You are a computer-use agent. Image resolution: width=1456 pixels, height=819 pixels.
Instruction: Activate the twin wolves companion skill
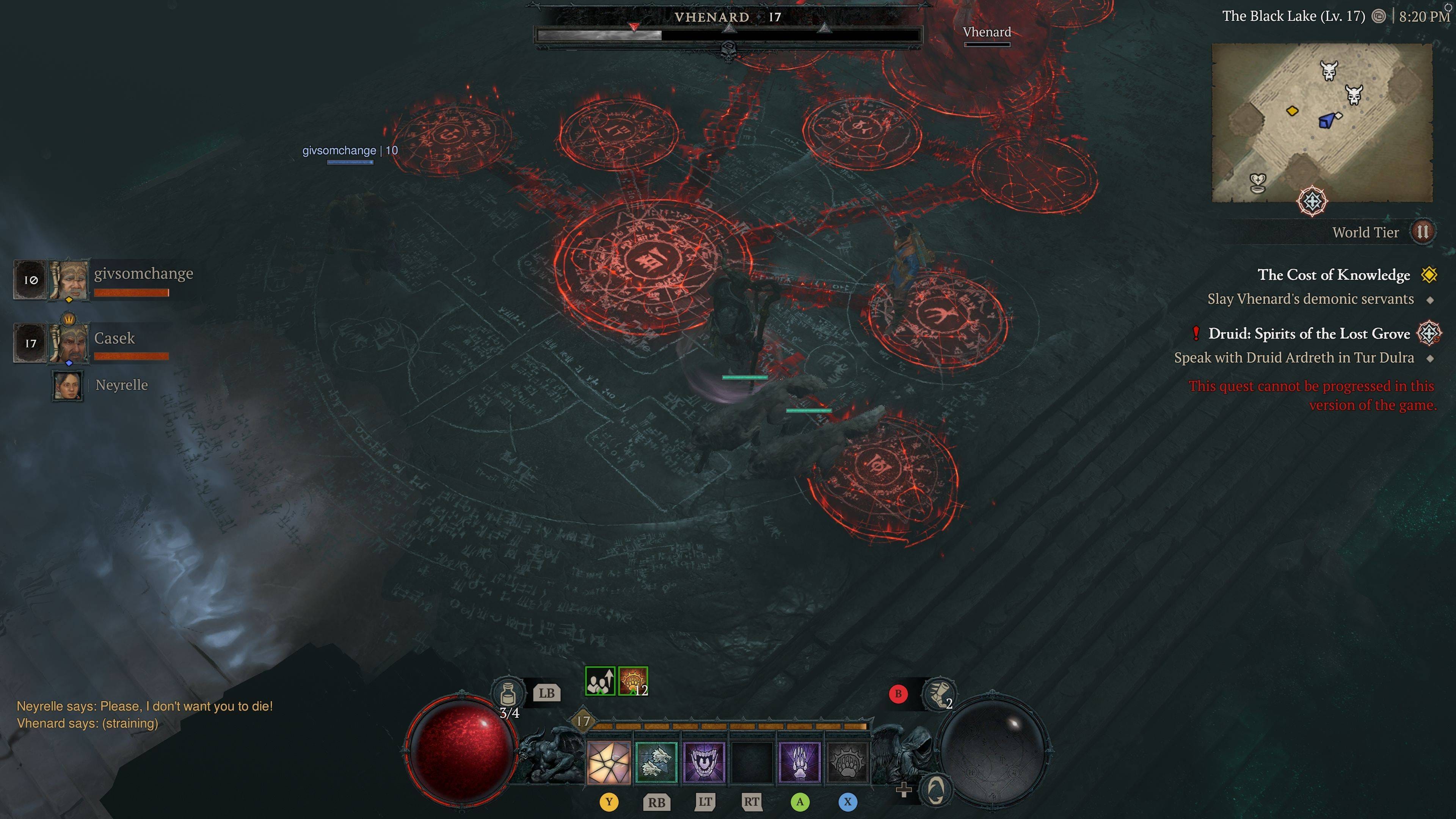coord(656,763)
